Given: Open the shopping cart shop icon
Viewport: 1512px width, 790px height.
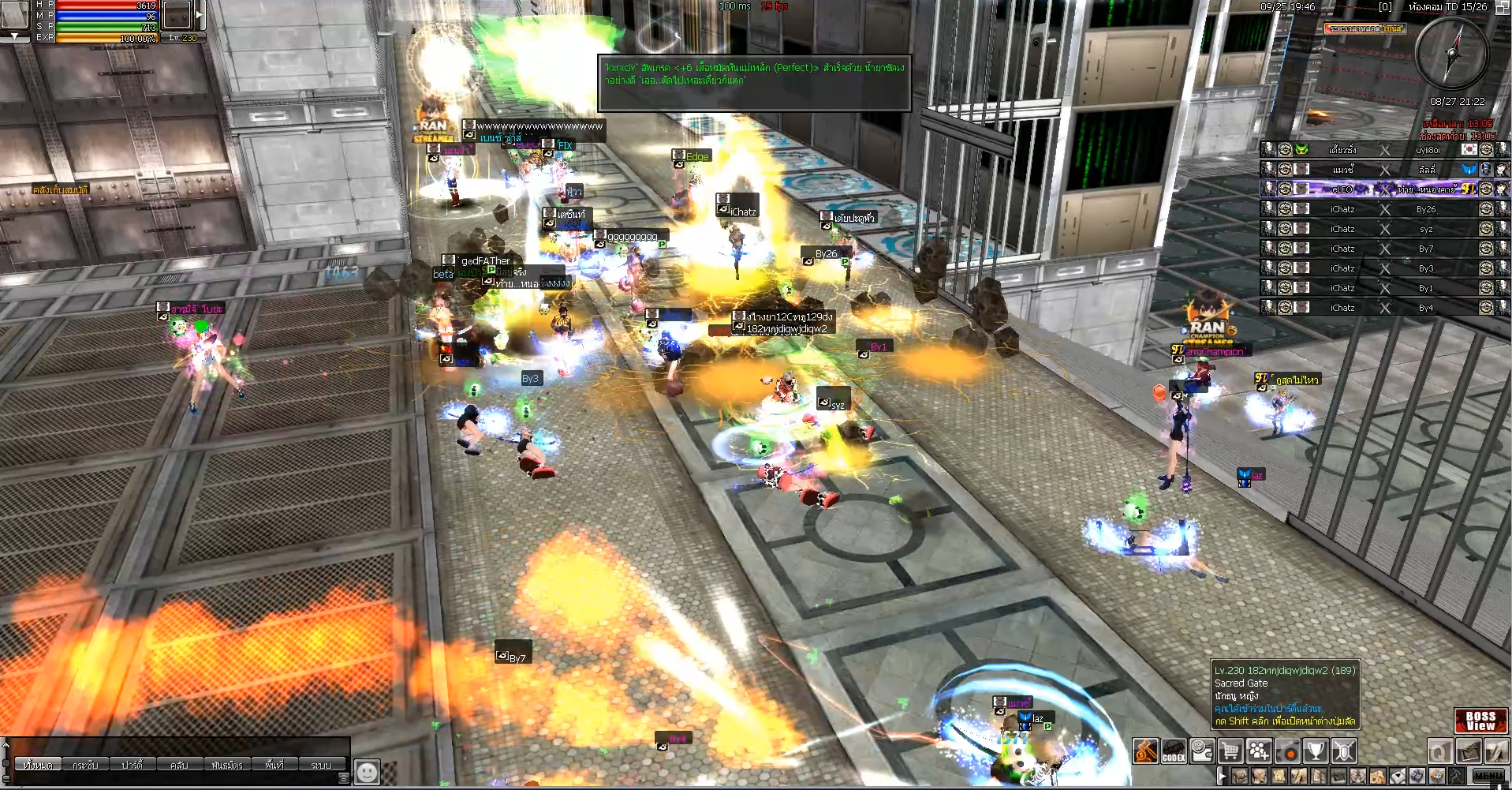Looking at the screenshot, I should click(1230, 751).
